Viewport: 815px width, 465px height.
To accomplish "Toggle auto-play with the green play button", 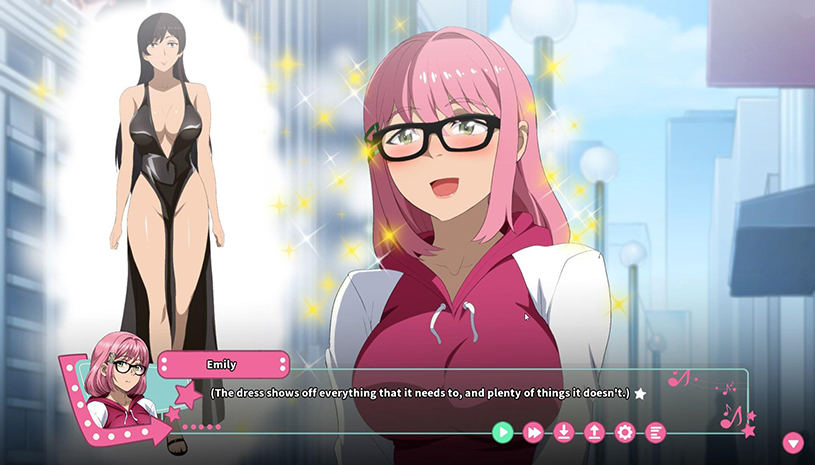I will 503,432.
